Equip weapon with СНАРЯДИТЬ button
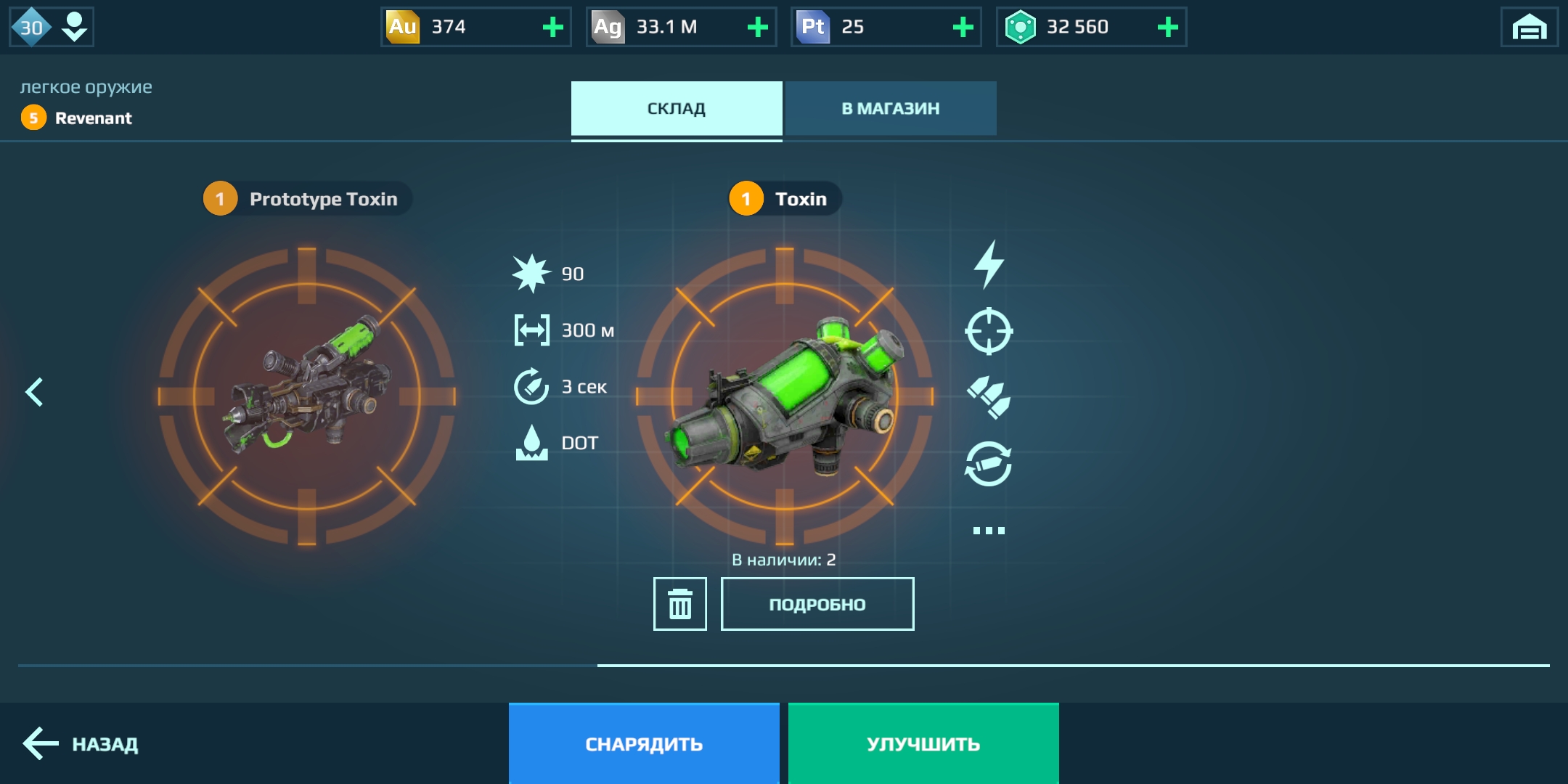The height and width of the screenshot is (784, 1568). (x=644, y=743)
